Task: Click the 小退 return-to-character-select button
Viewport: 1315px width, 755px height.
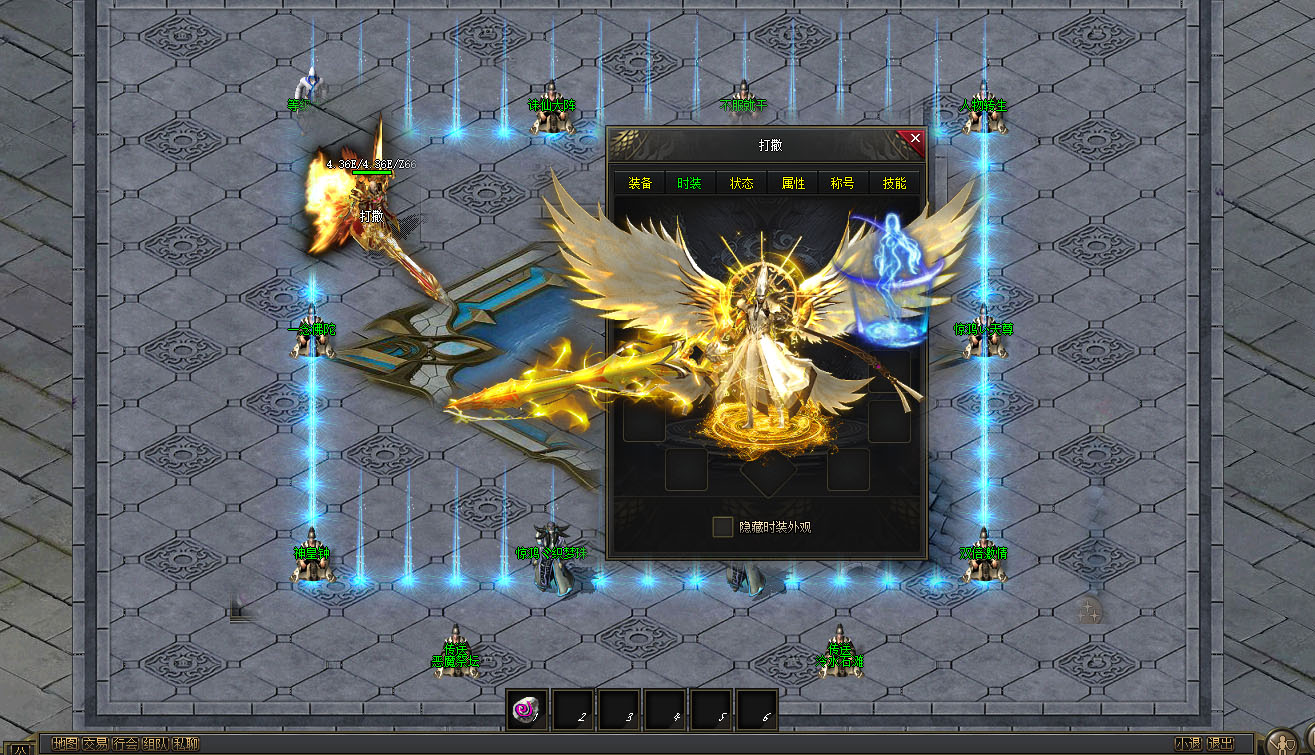Action: click(x=1188, y=744)
